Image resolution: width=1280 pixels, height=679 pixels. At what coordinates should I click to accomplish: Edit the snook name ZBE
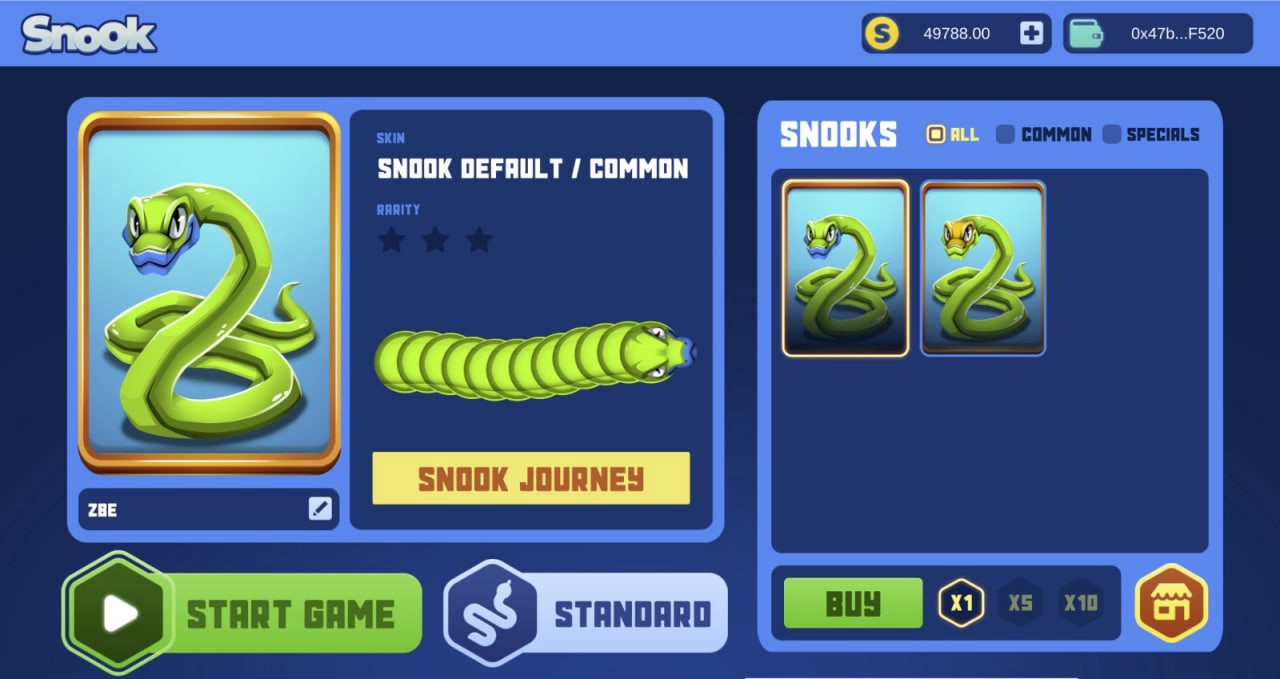pyautogui.click(x=320, y=509)
